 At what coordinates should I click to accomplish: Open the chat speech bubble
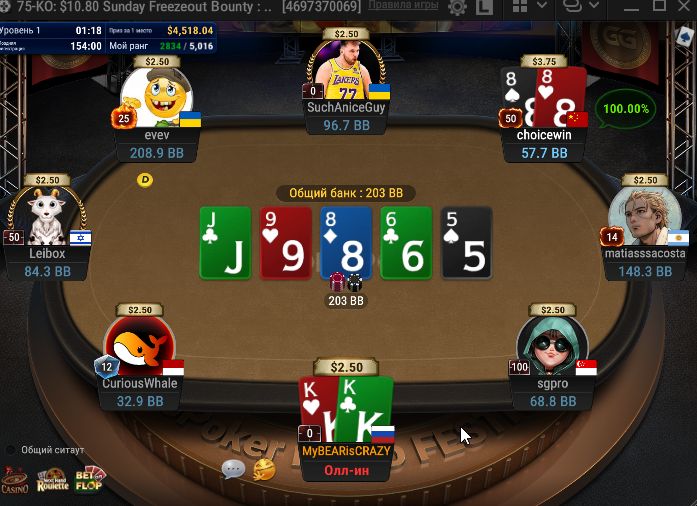[x=233, y=469]
